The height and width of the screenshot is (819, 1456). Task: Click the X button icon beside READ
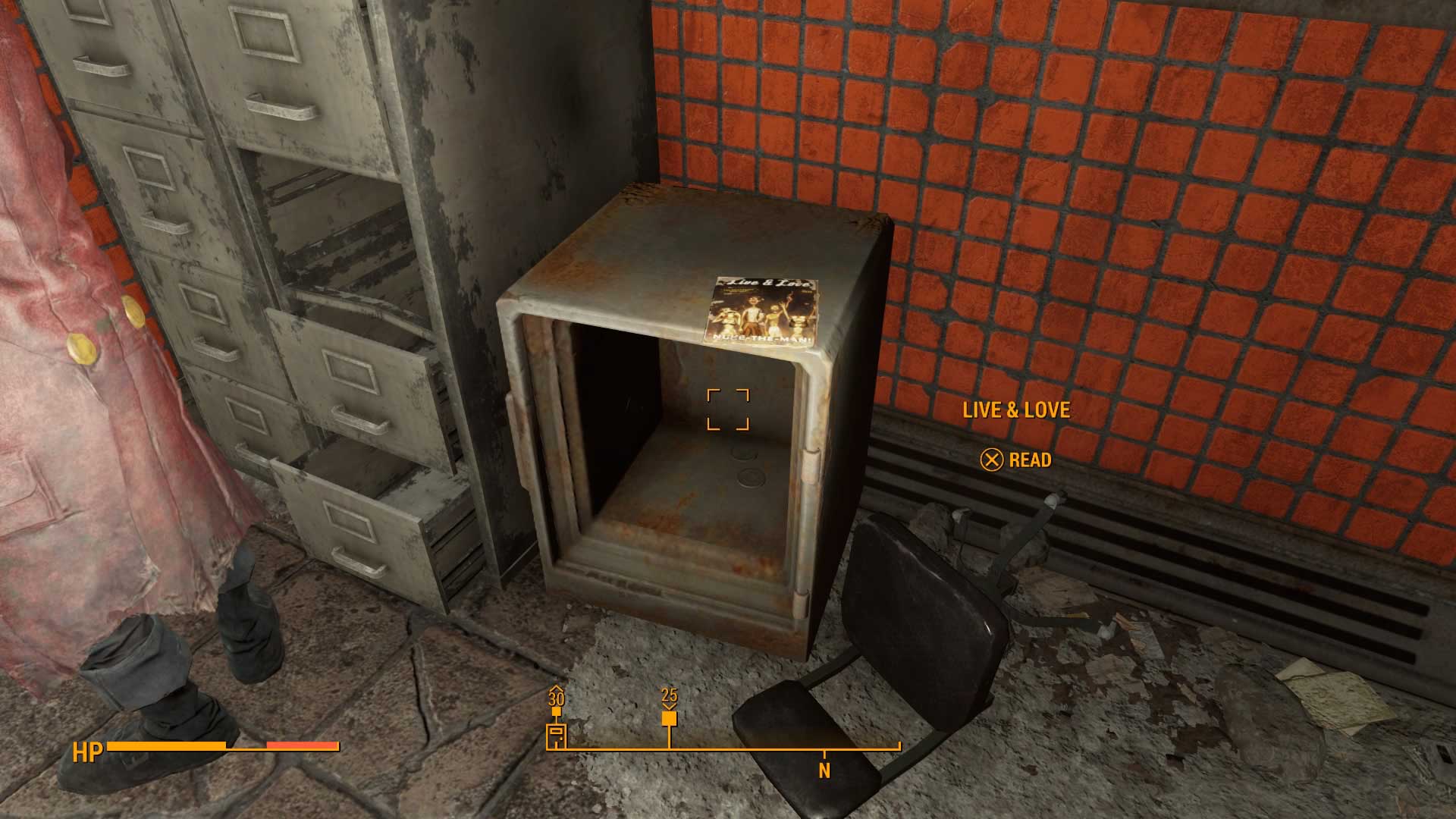point(991,460)
